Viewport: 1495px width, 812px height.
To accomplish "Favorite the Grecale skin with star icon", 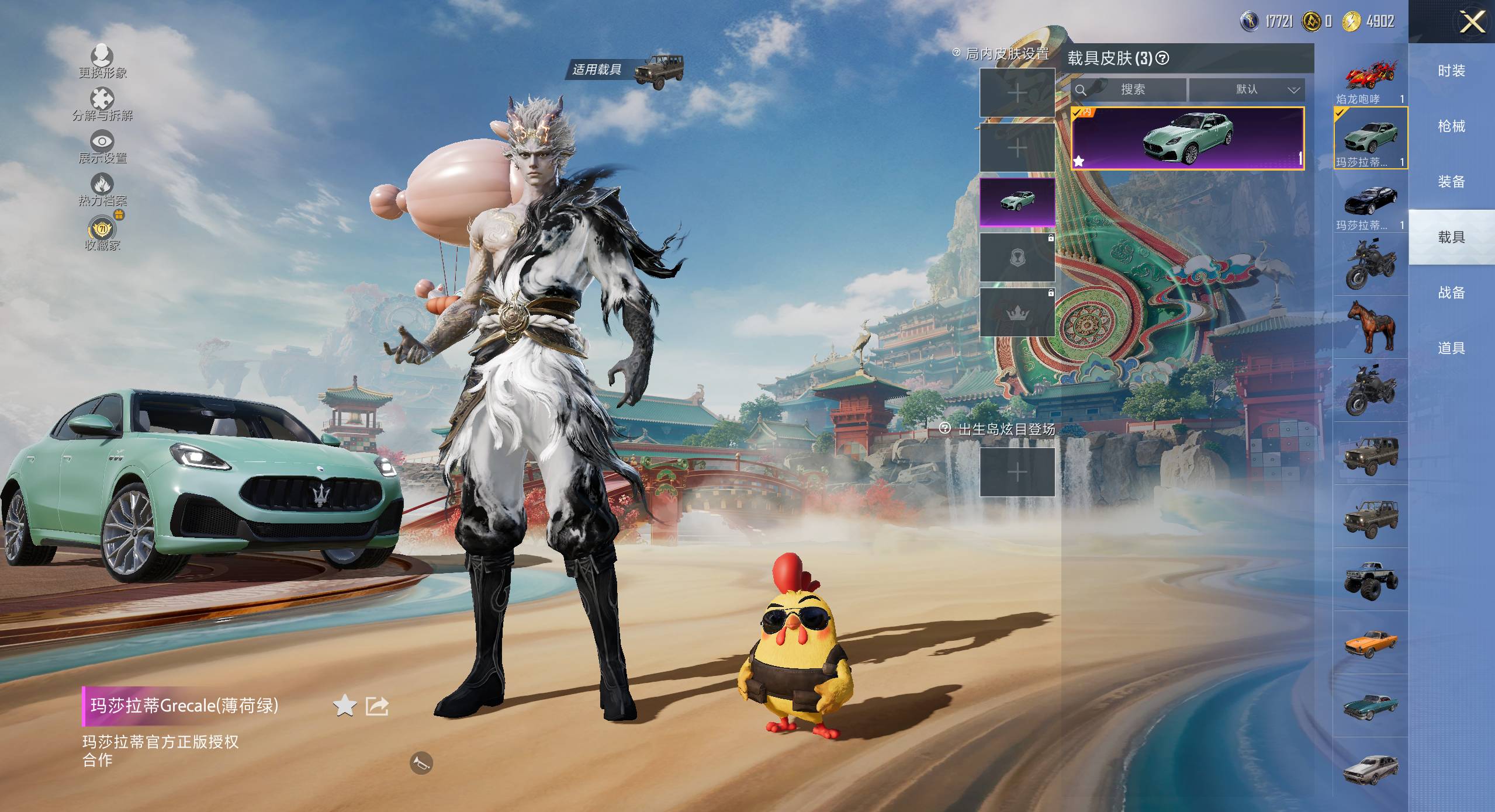I will [345, 706].
